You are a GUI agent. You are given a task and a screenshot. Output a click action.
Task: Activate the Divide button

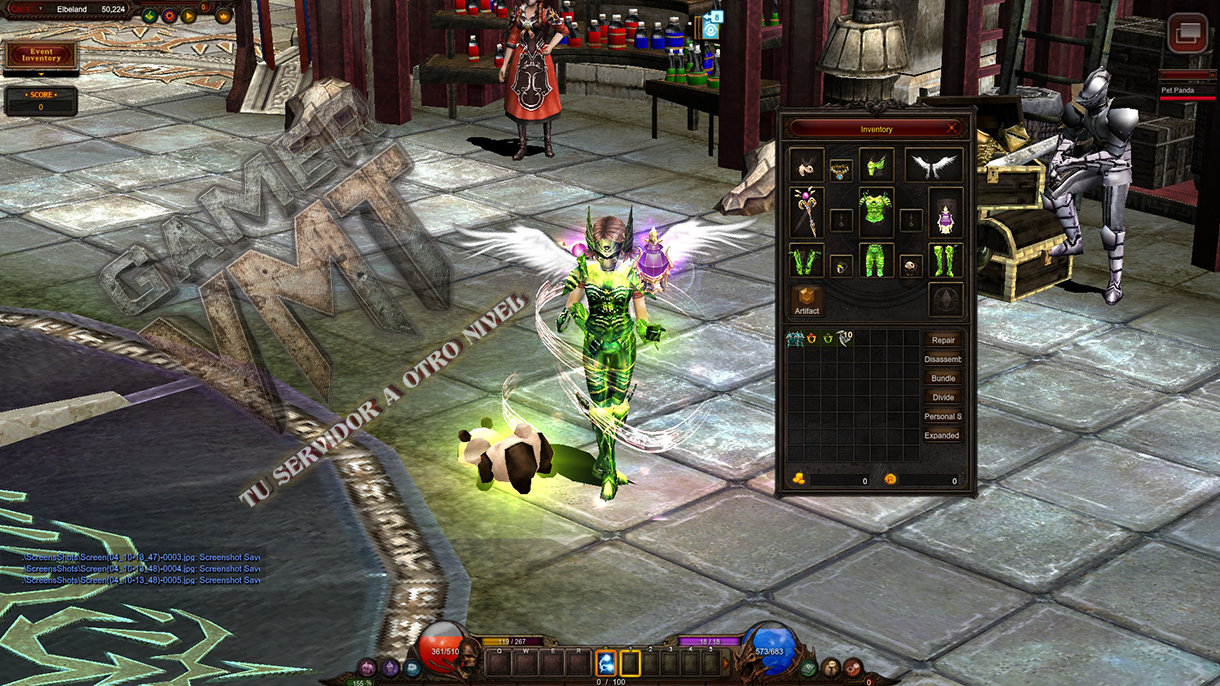pyautogui.click(x=942, y=397)
